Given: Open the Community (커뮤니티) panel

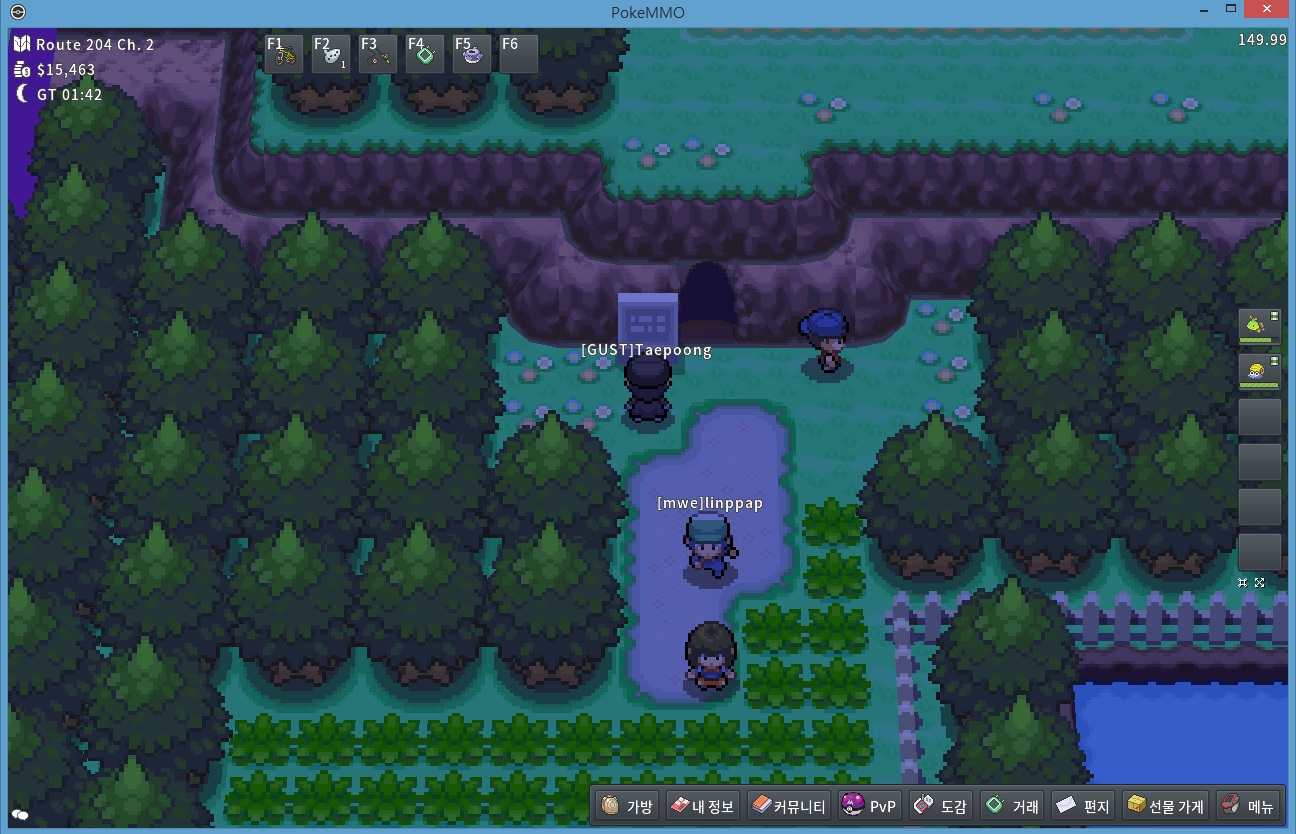Looking at the screenshot, I should 789,806.
